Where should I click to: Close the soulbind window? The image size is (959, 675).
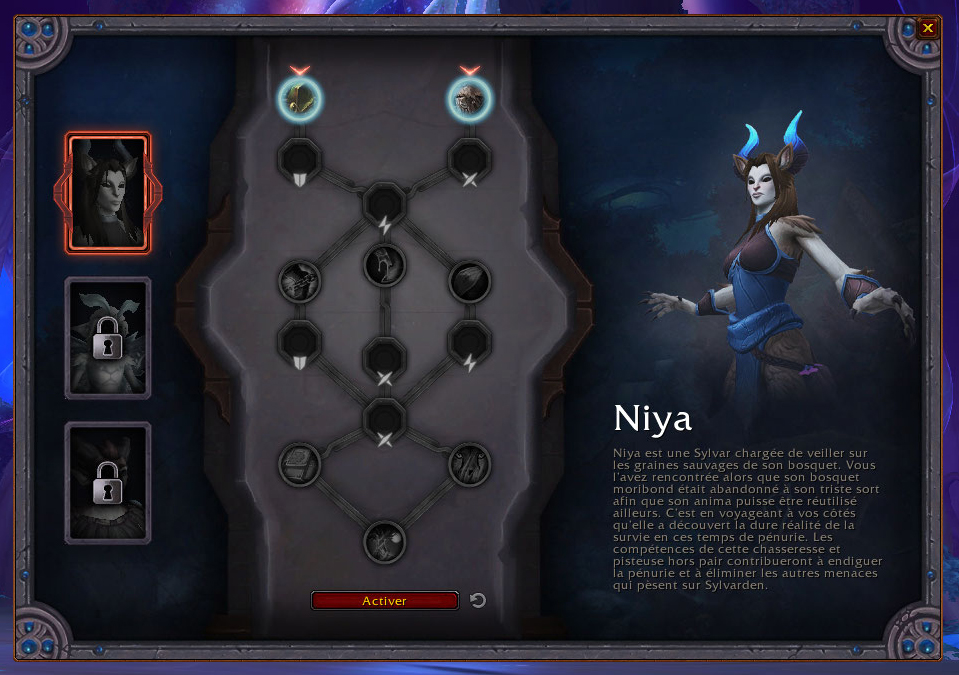pyautogui.click(x=928, y=28)
